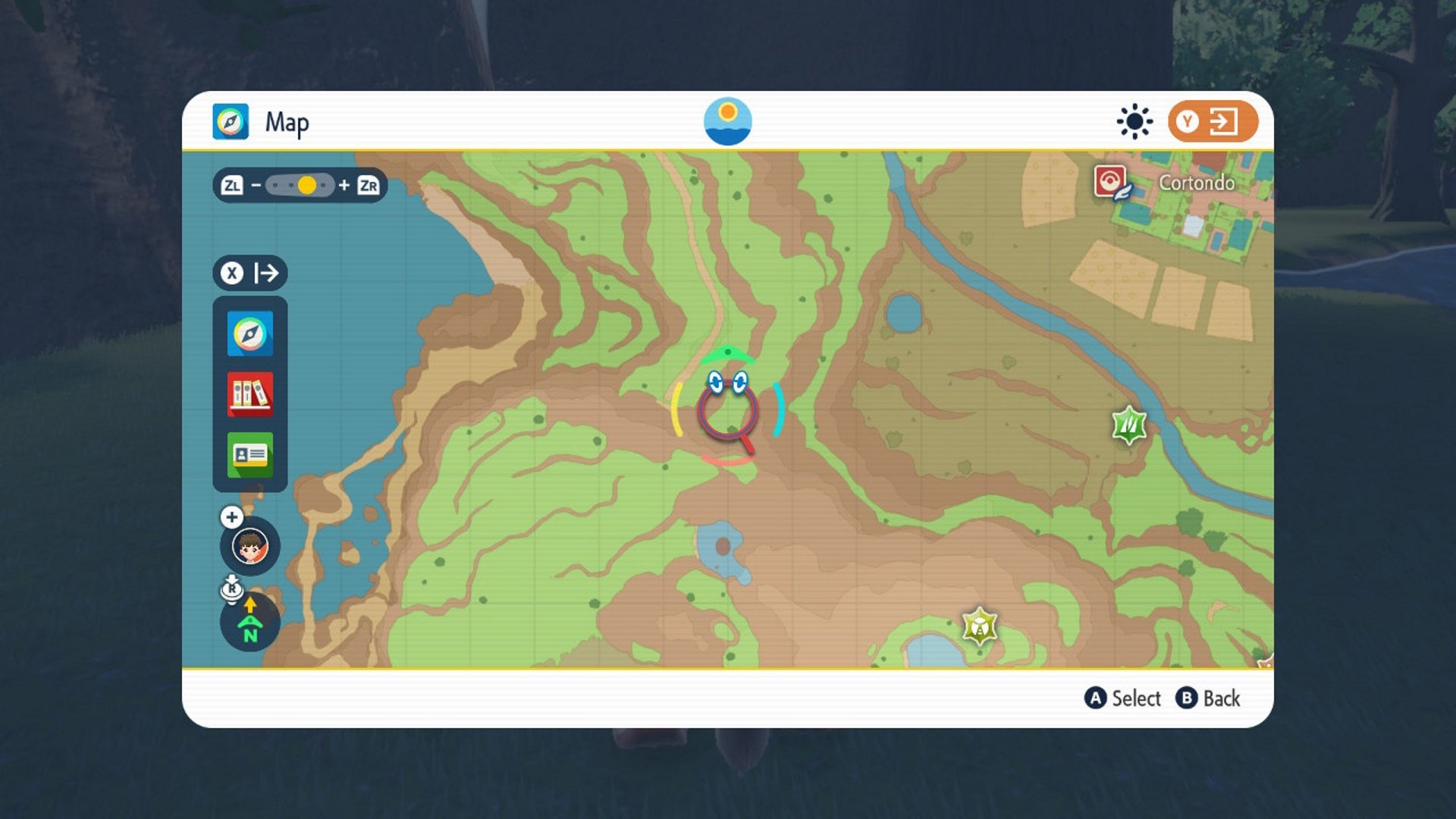Open the Map compass icon in sidebar
This screenshot has height=819, width=1456.
250,331
